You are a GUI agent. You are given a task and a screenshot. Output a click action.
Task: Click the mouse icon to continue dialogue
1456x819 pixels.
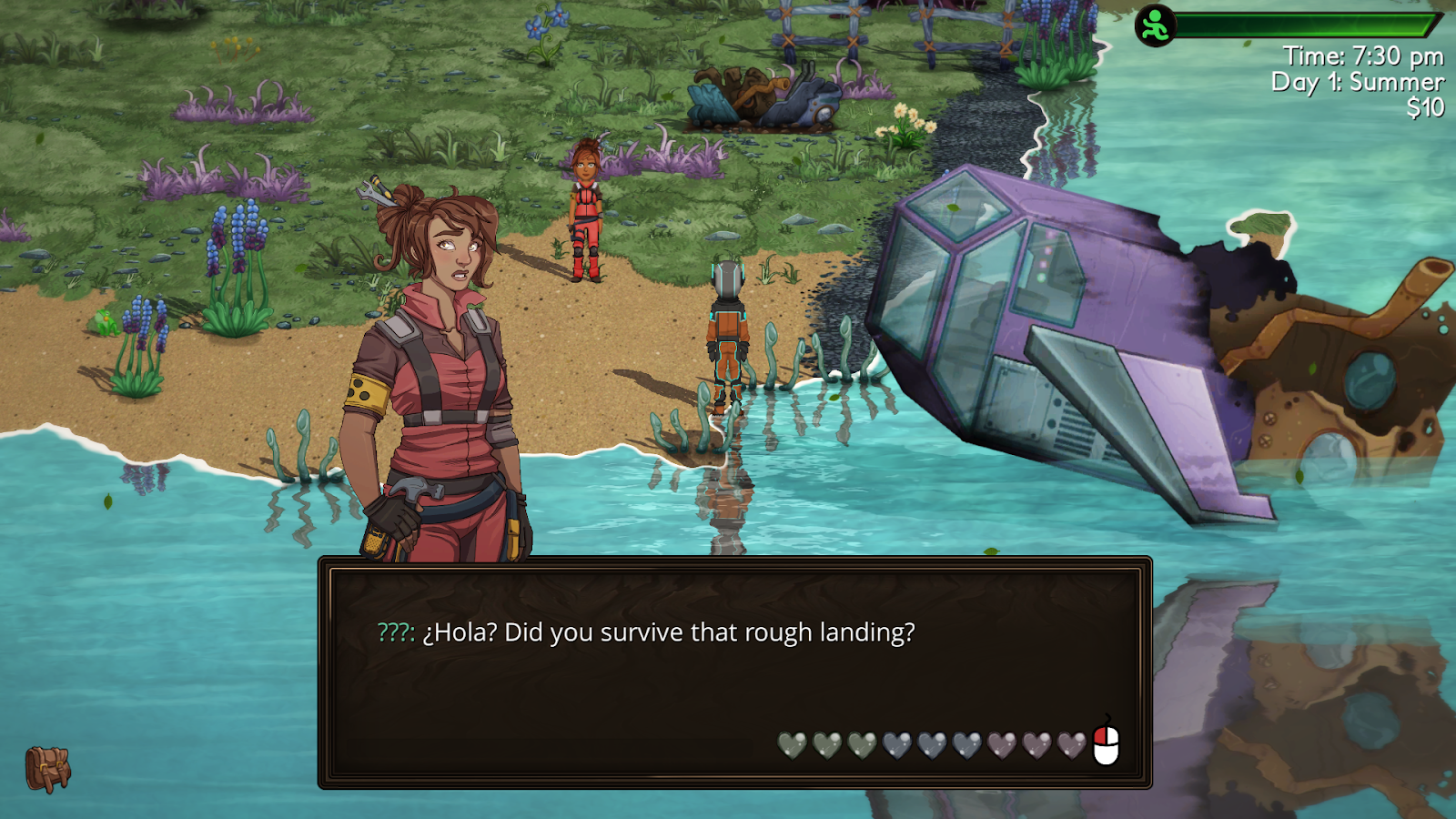tap(1106, 743)
